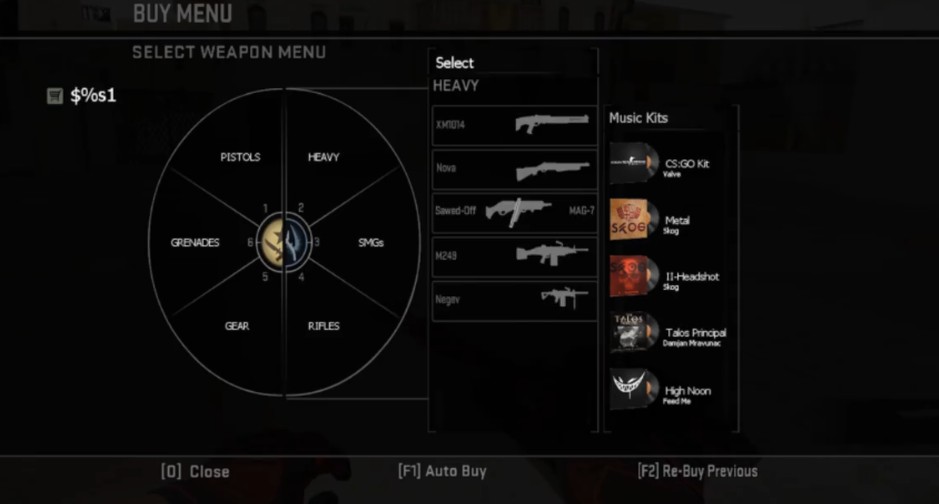Select the Nova shotgun row
This screenshot has height=504, width=939.
coord(514,169)
